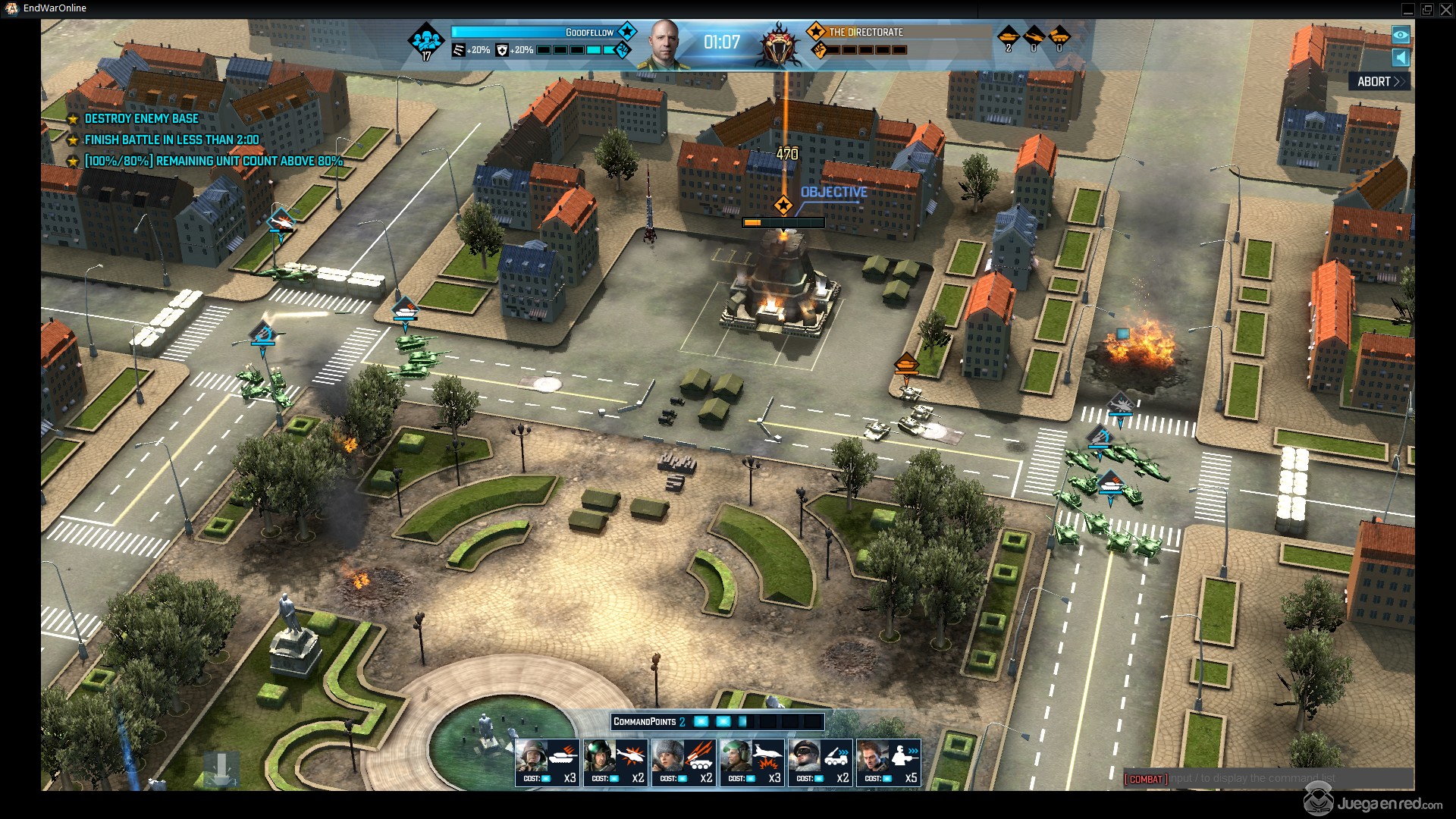
Task: Deploy the tank unit card
Action: (547, 762)
